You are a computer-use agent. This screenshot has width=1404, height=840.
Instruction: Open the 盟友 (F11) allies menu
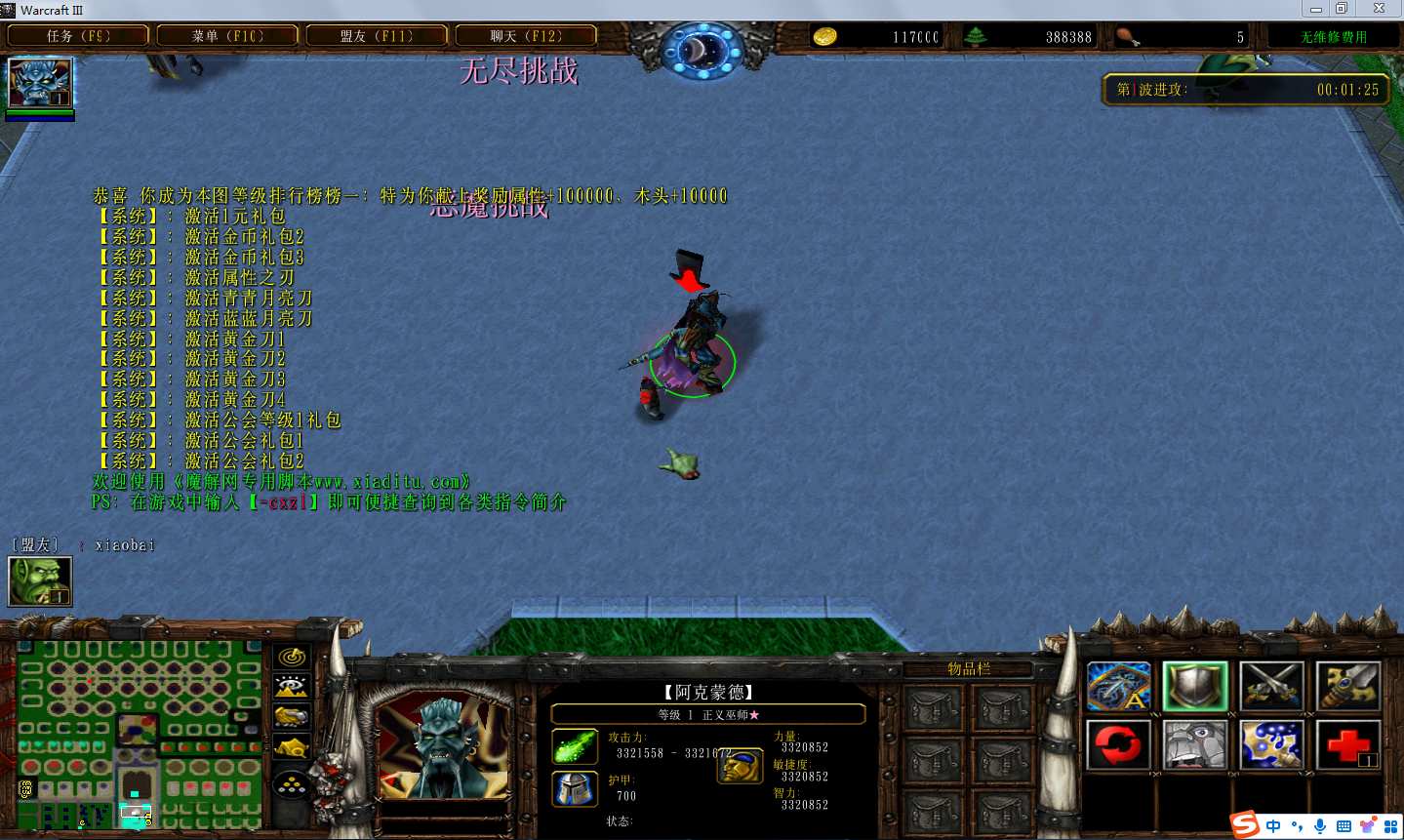(x=377, y=36)
